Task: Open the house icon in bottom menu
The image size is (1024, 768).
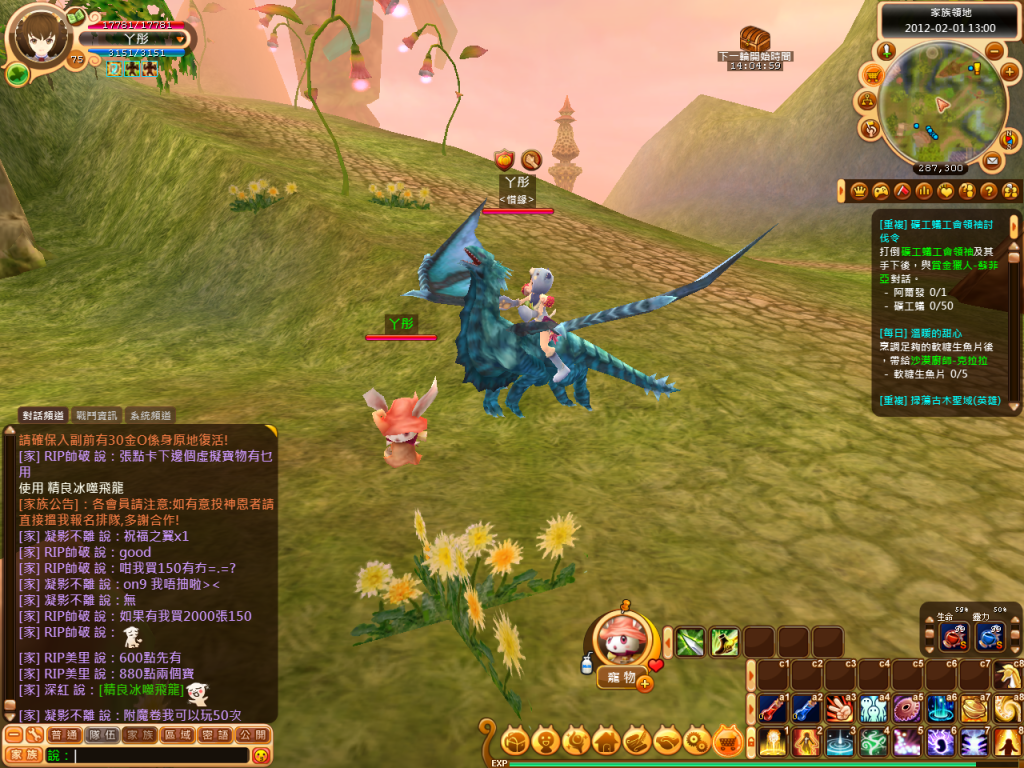Action: click(607, 741)
